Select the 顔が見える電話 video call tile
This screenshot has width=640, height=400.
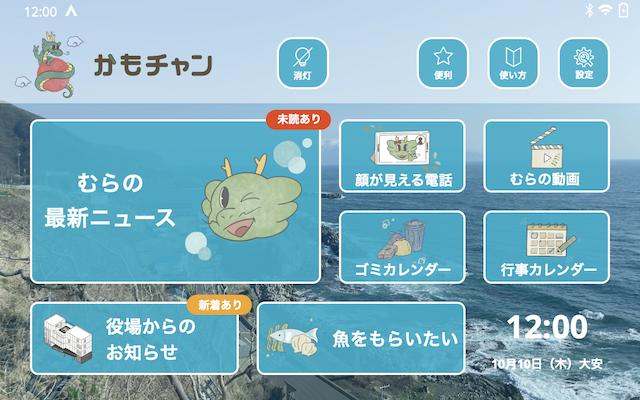[x=402, y=156]
